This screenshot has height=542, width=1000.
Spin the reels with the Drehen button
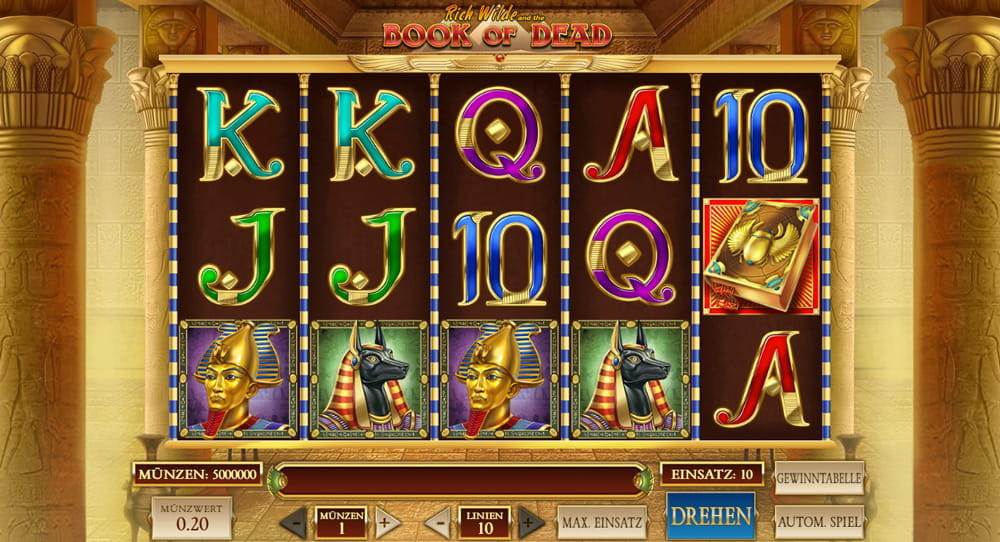tap(711, 517)
